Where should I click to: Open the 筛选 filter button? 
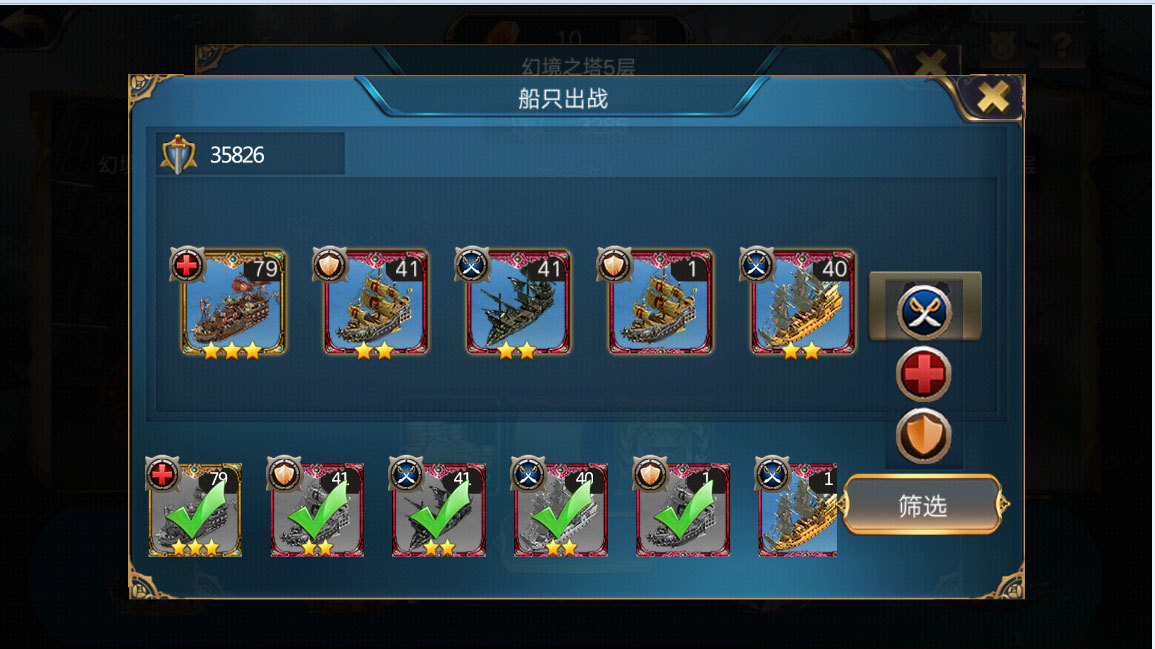pyautogui.click(x=922, y=505)
